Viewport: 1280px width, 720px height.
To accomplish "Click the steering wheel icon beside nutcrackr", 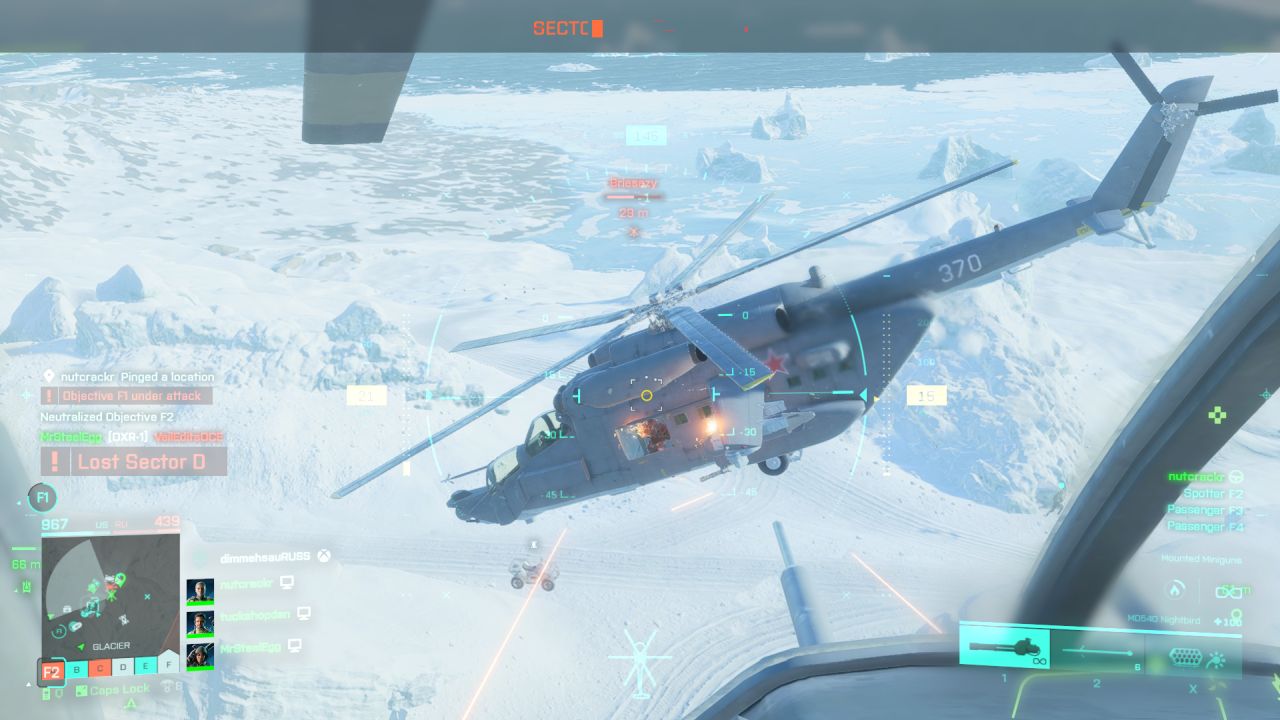I will [1236, 477].
